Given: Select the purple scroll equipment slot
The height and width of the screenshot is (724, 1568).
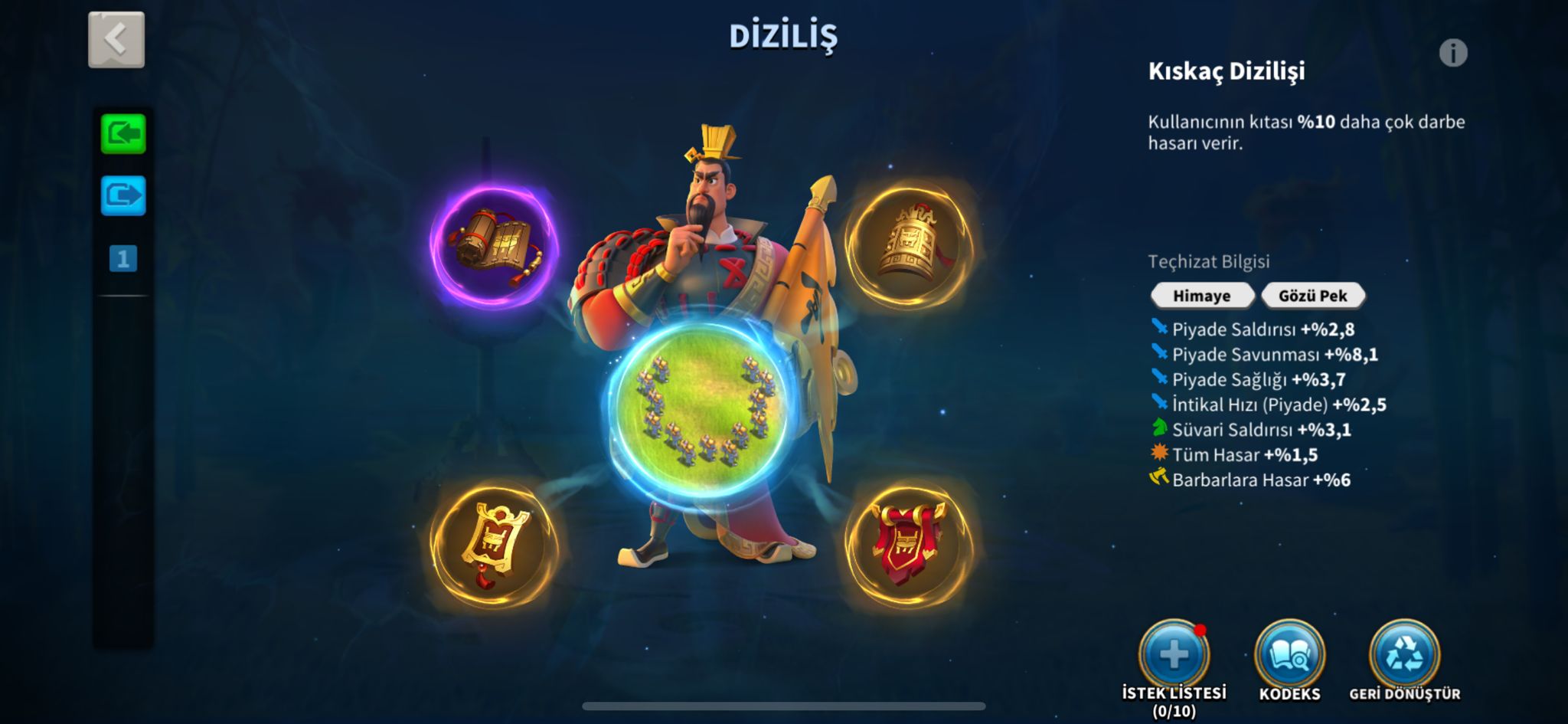Looking at the screenshot, I should coord(494,245).
